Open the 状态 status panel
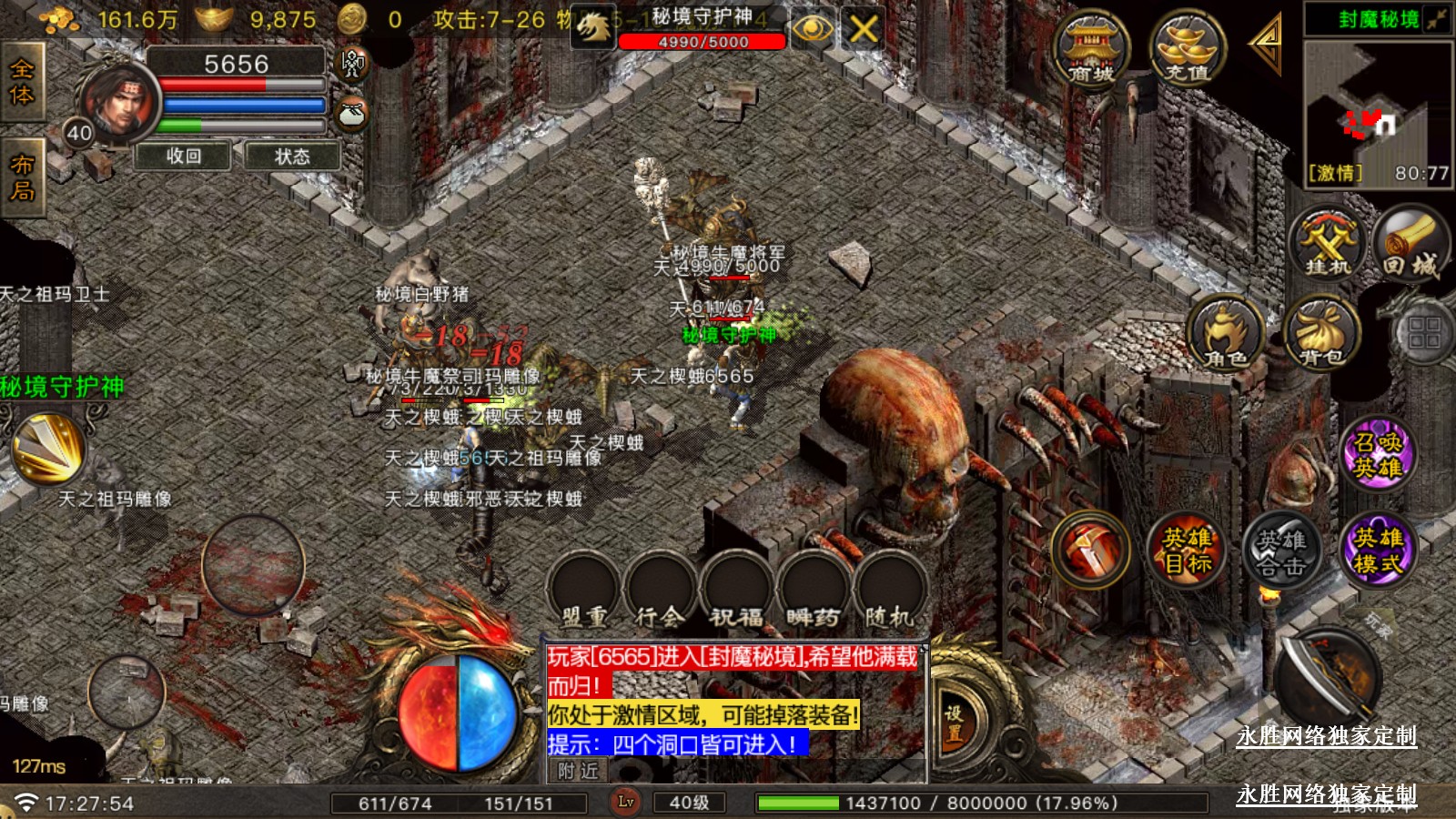 click(292, 157)
